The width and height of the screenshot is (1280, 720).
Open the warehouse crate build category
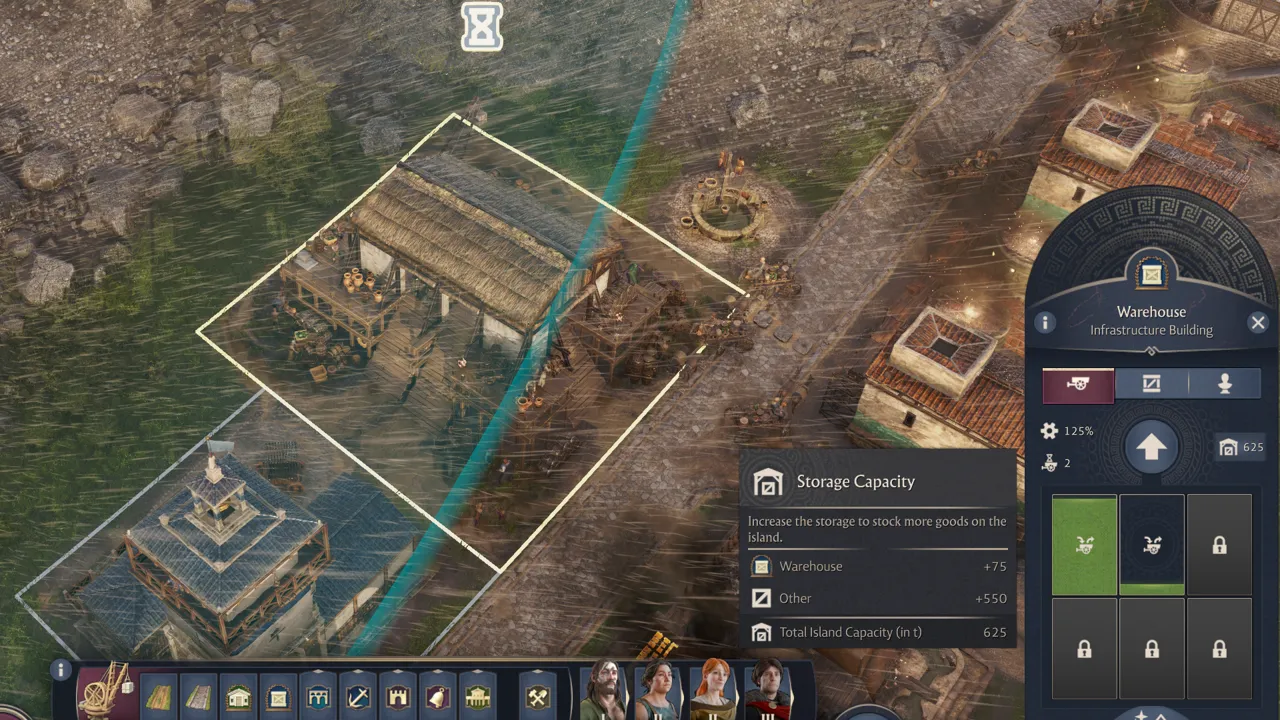coord(278,696)
